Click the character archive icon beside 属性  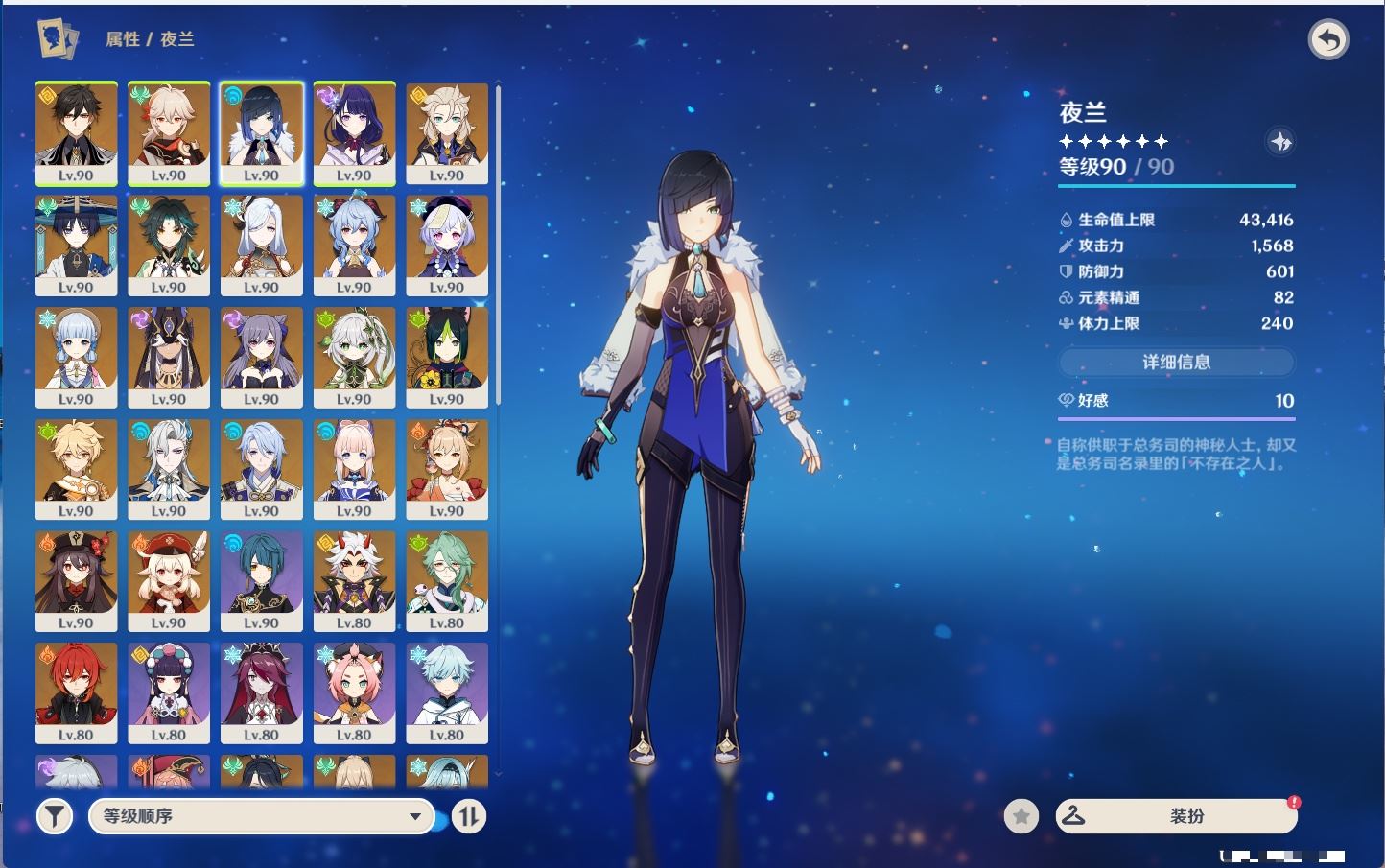pyautogui.click(x=58, y=38)
